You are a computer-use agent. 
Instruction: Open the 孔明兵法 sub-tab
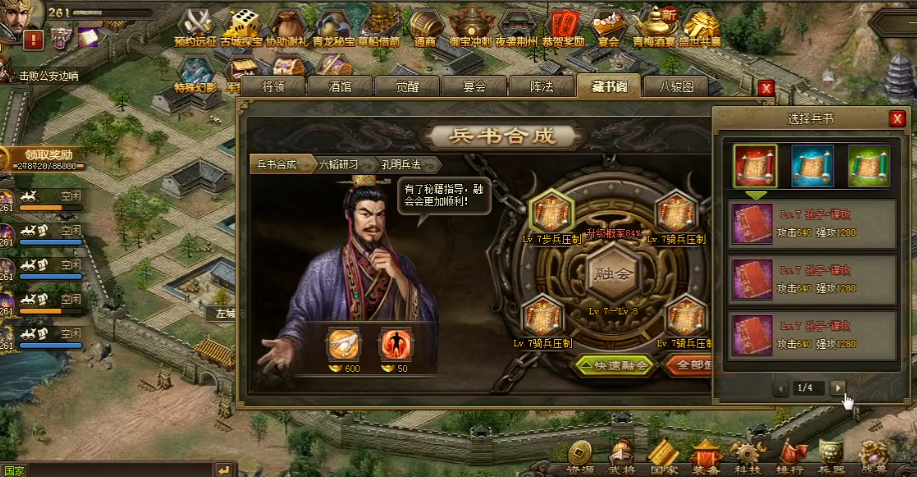[400, 164]
